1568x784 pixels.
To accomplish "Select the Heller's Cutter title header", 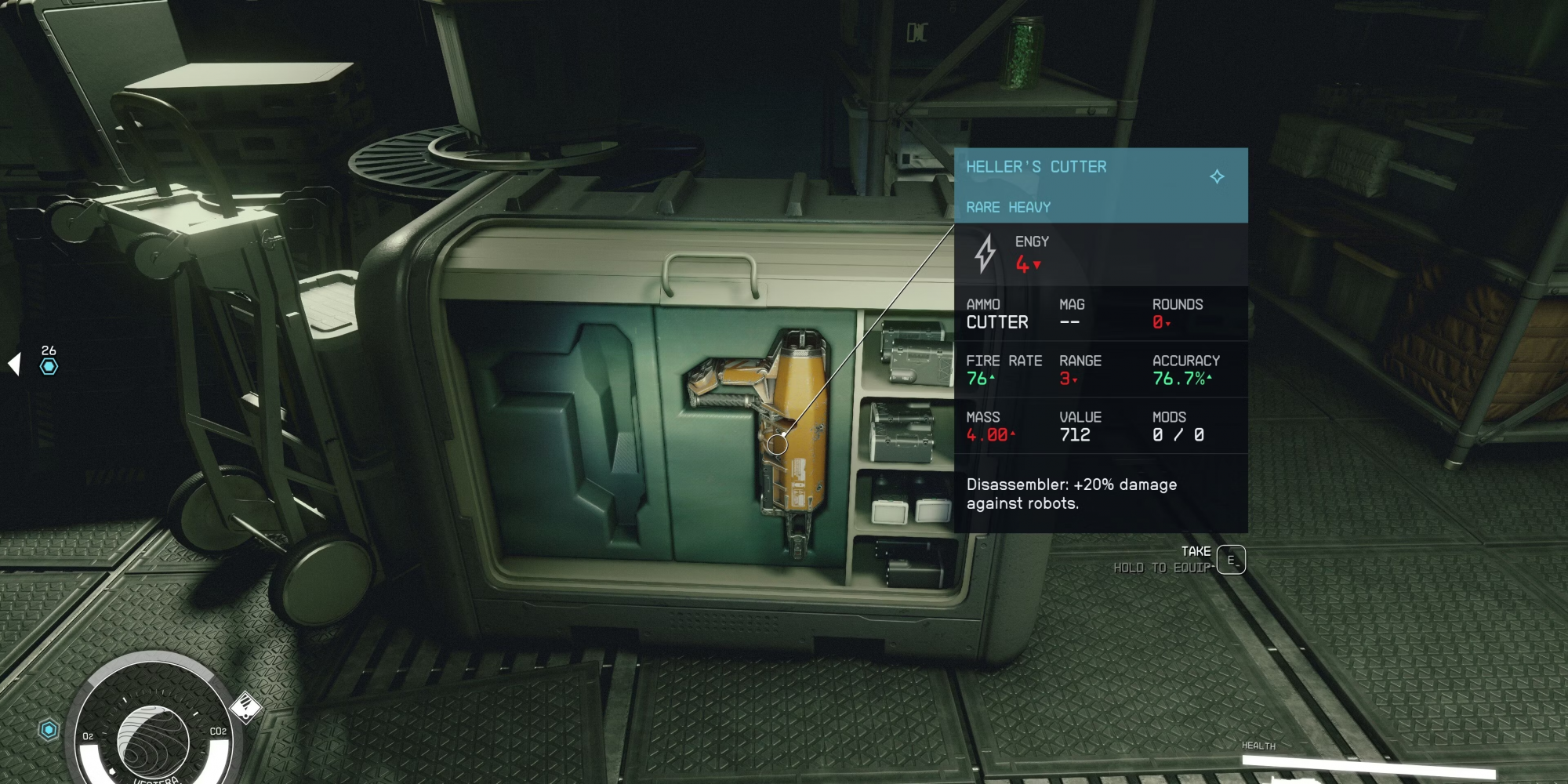I will pos(1036,167).
